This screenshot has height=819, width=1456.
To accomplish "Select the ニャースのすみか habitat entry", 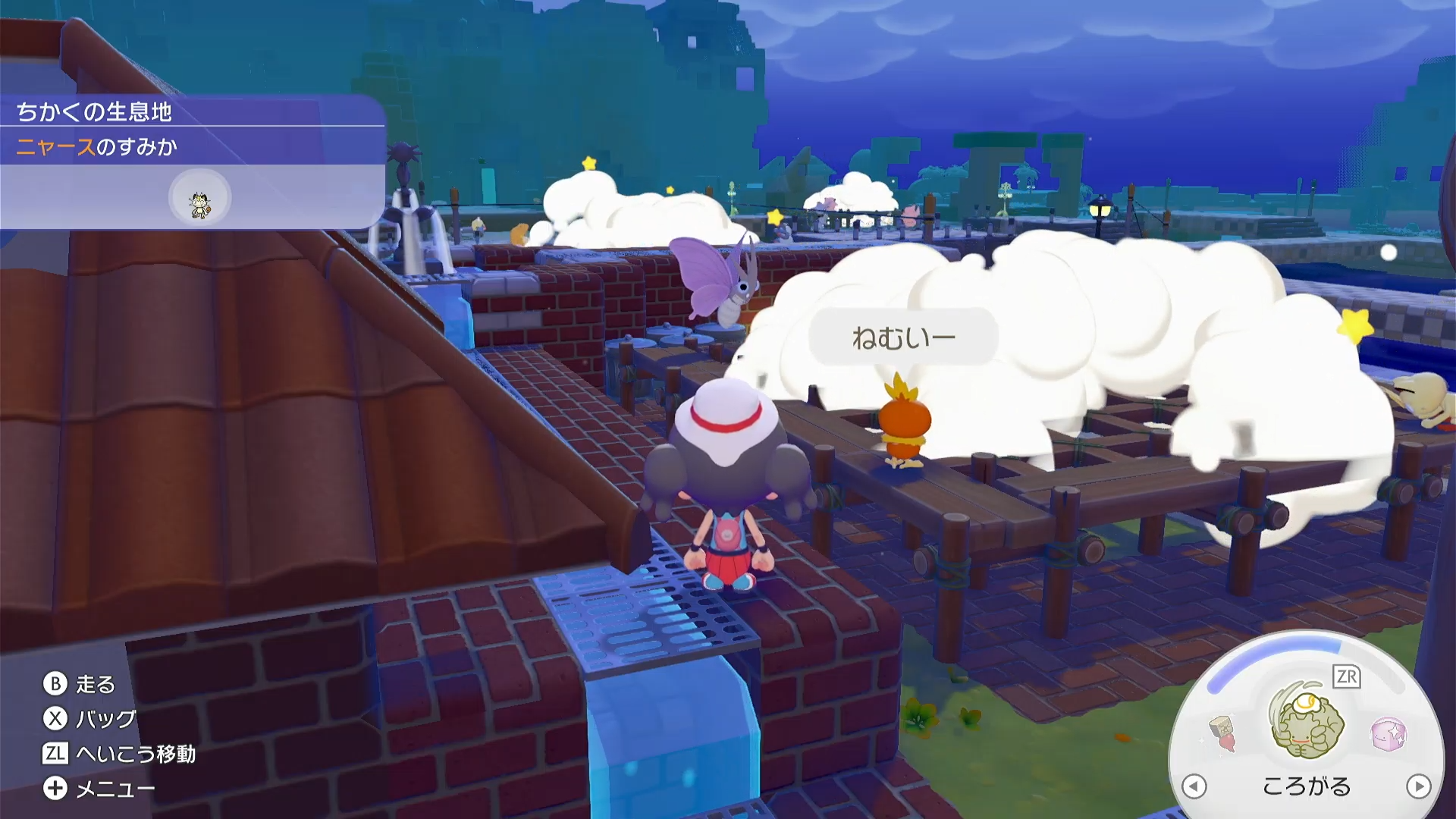I will 97,146.
